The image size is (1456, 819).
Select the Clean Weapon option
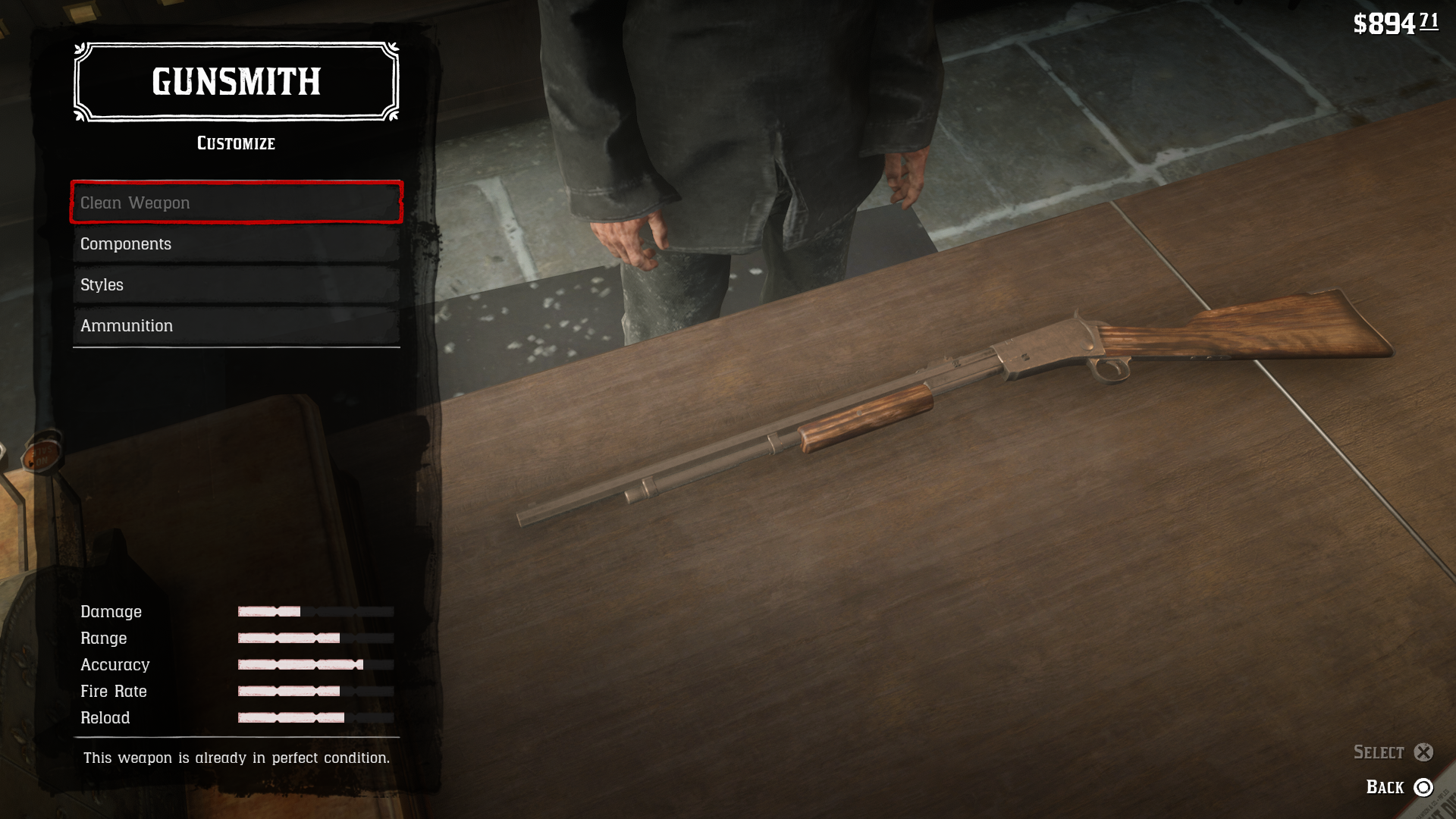[236, 202]
